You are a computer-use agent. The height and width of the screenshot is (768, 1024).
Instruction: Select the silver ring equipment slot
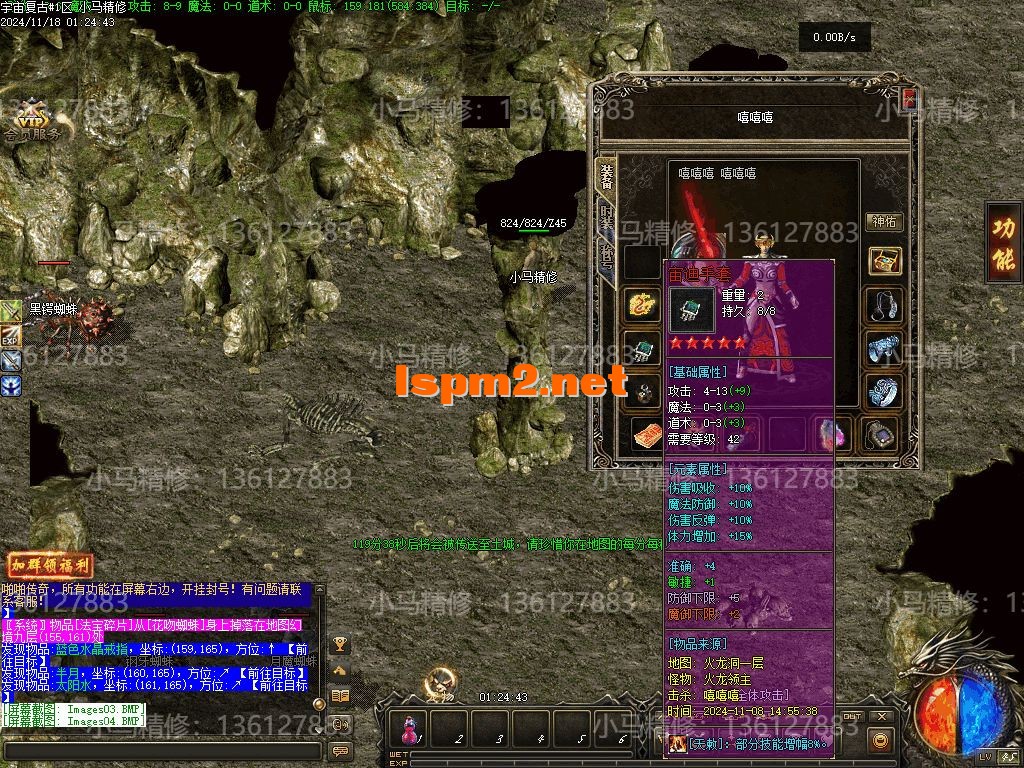(884, 392)
